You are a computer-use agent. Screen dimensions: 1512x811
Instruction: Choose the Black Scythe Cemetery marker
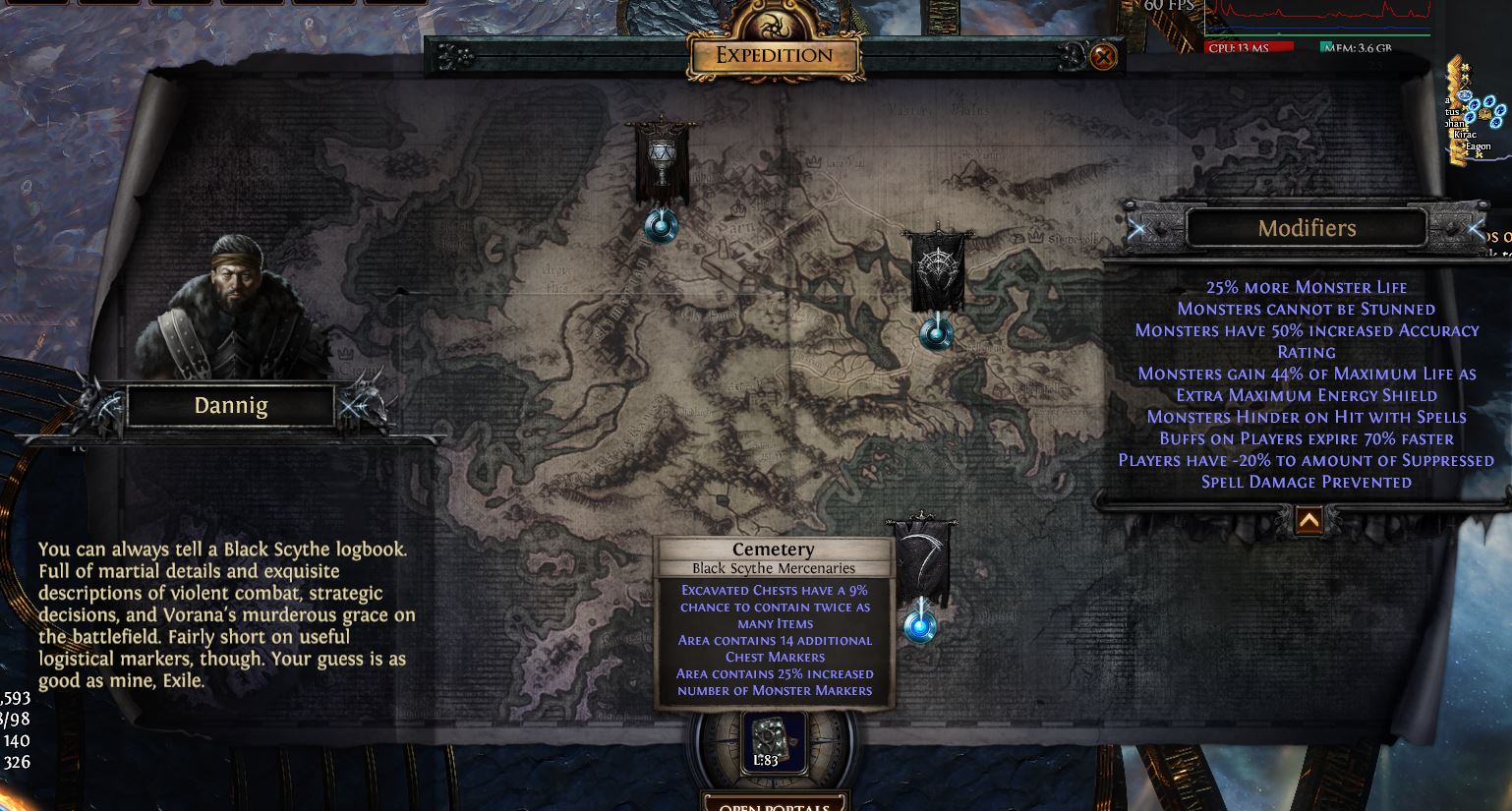920,625
